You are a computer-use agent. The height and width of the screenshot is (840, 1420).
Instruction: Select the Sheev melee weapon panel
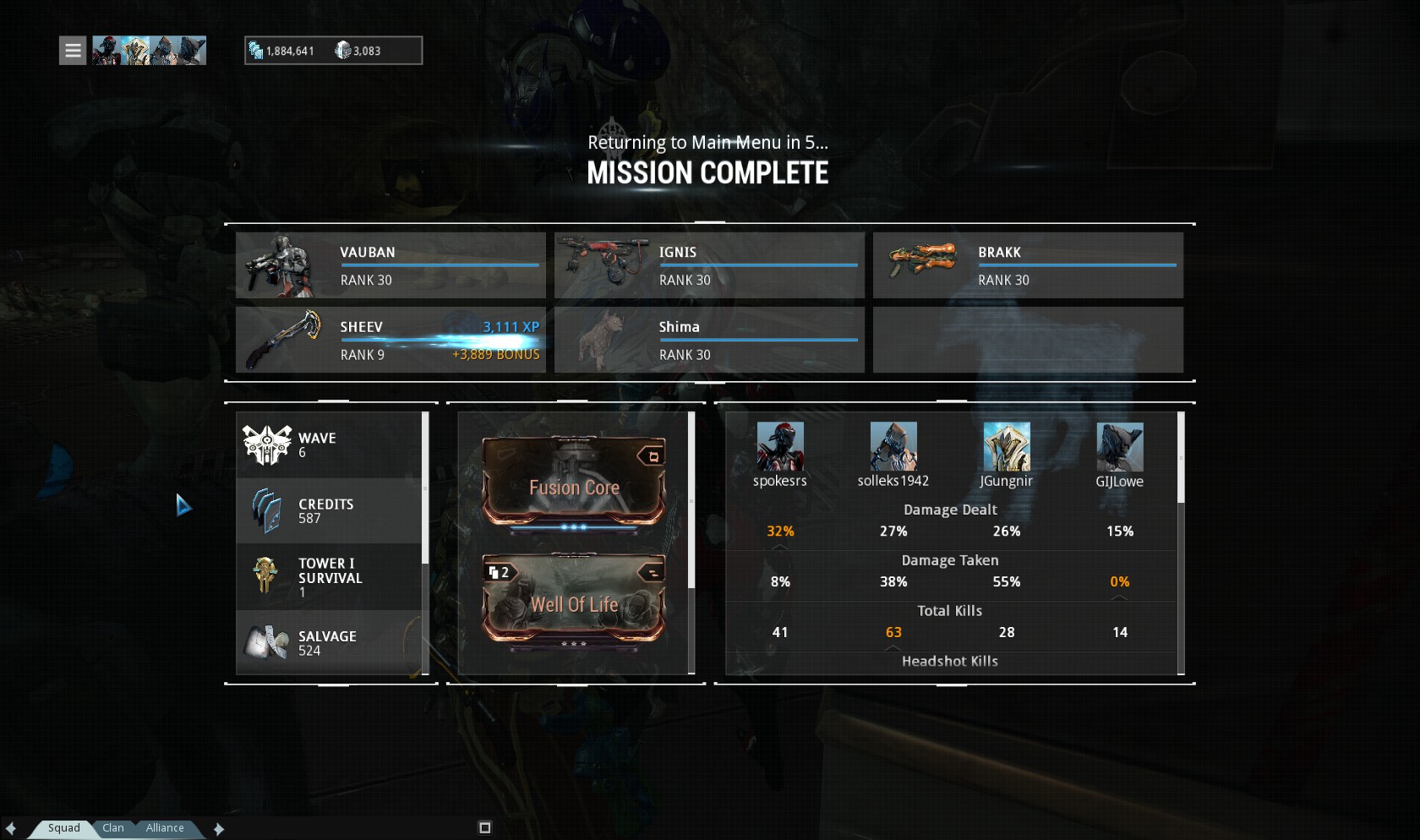click(x=390, y=340)
